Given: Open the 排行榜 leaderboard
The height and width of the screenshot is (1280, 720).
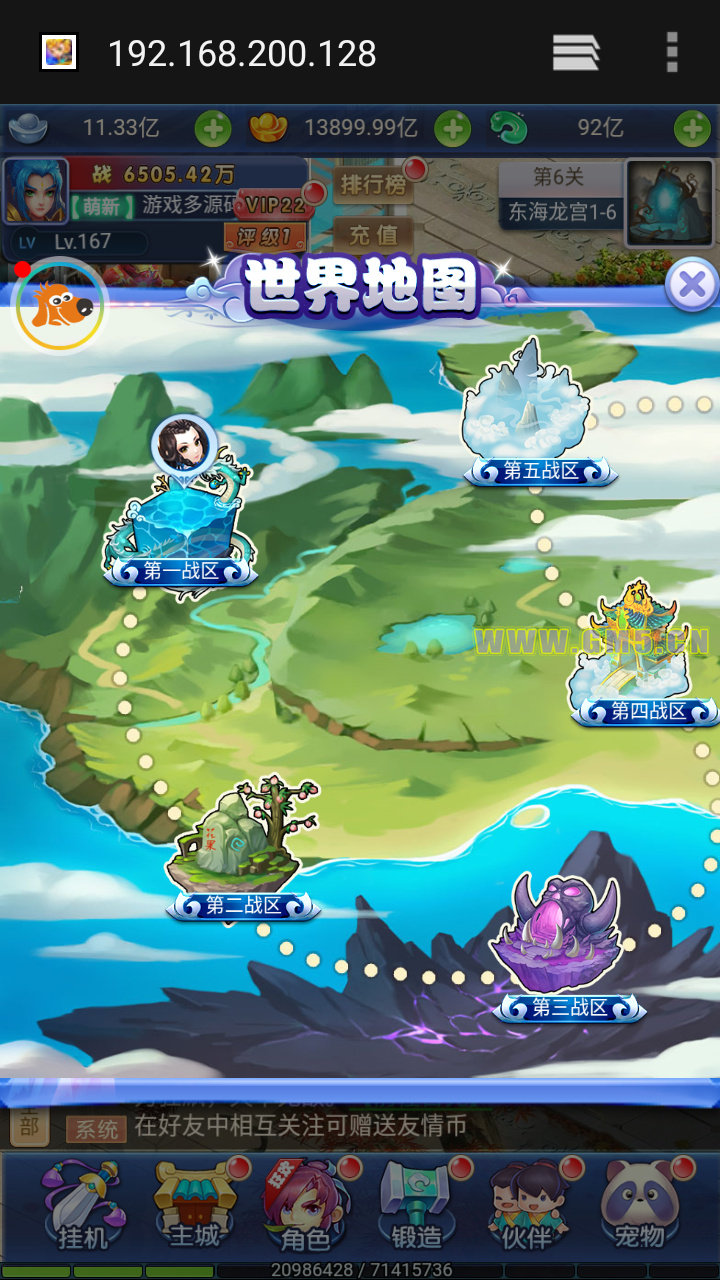Looking at the screenshot, I should click(x=371, y=185).
